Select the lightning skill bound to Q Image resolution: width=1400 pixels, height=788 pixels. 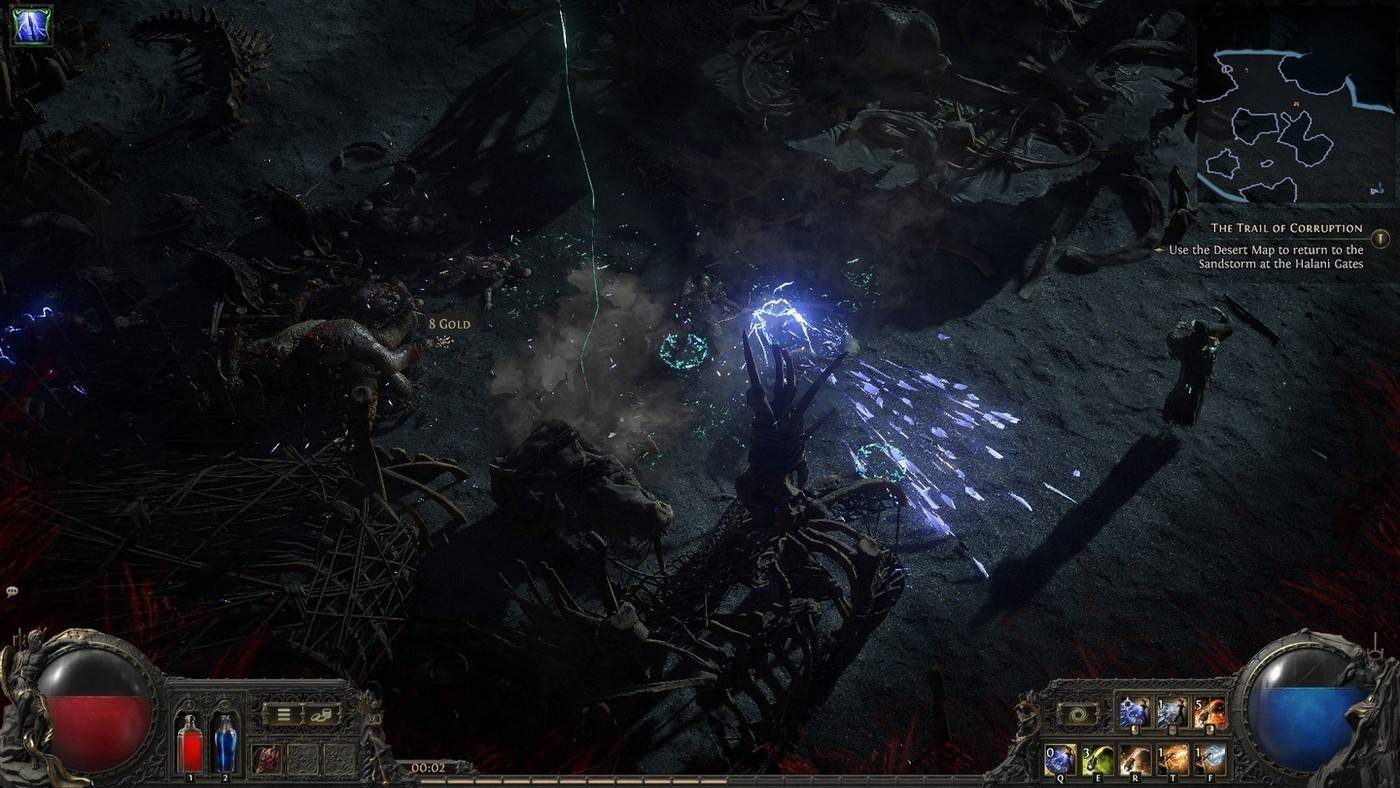[1060, 758]
